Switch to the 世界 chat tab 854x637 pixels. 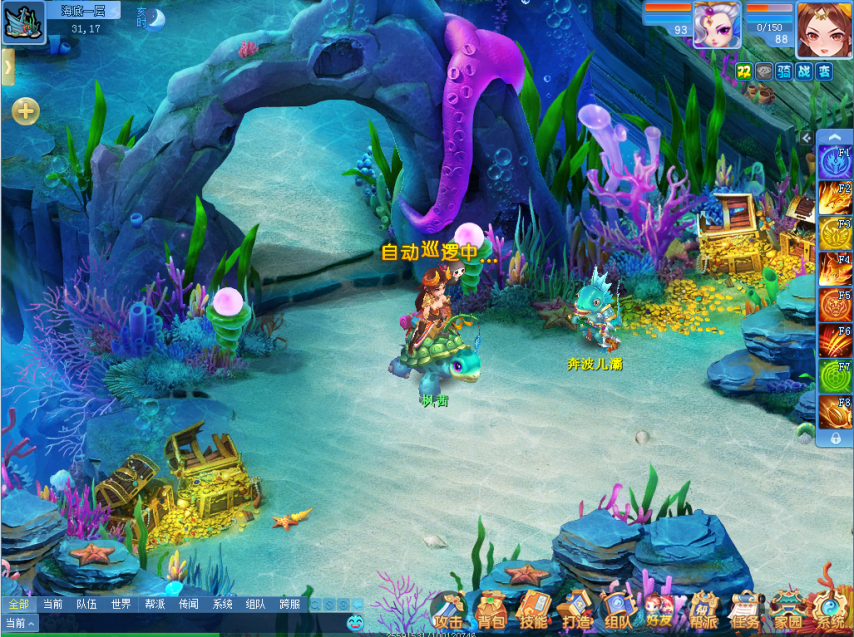121,604
